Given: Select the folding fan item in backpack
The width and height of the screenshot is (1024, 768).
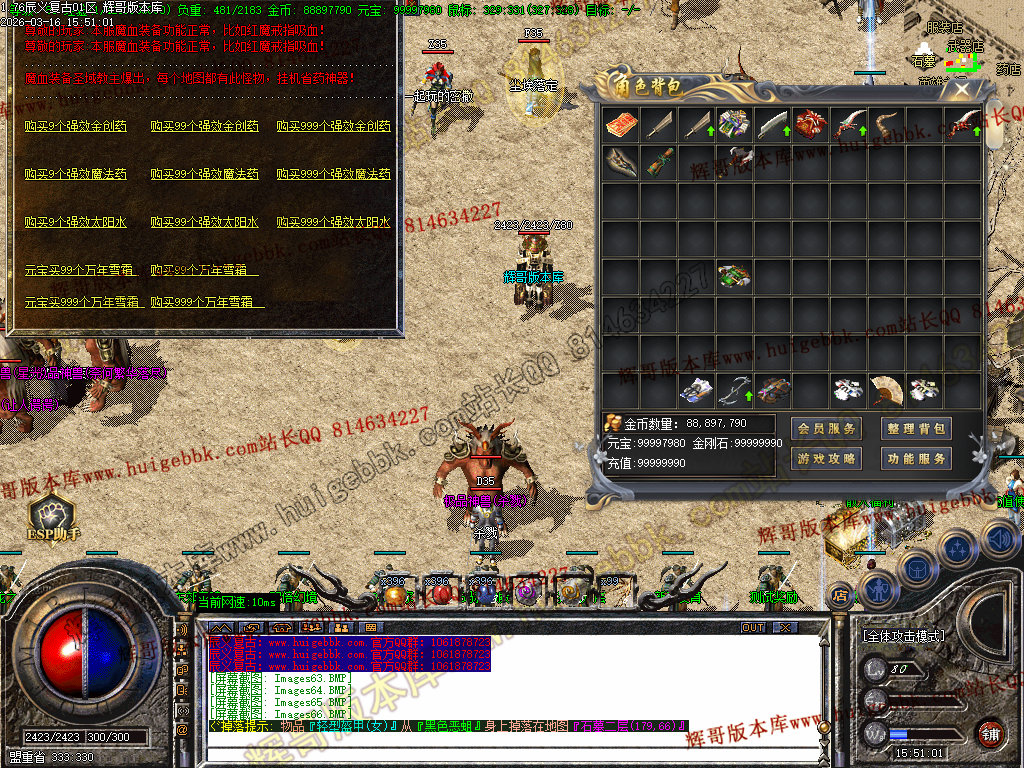Looking at the screenshot, I should (x=885, y=389).
